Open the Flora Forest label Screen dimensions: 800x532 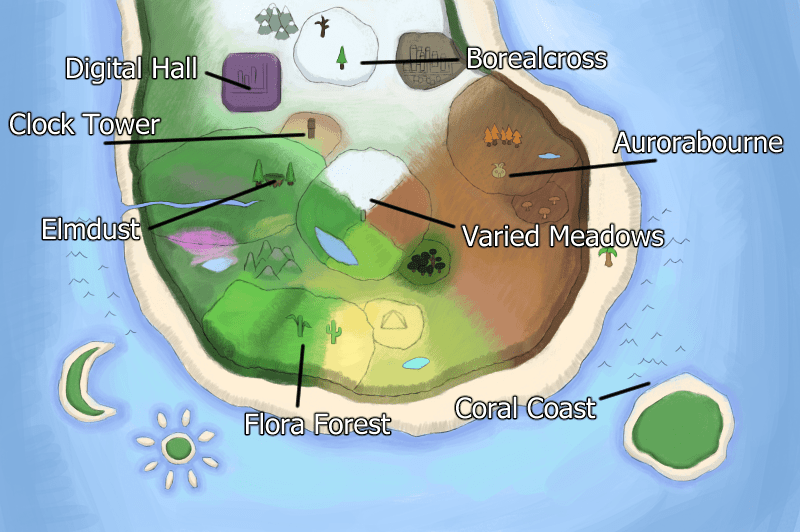click(317, 424)
